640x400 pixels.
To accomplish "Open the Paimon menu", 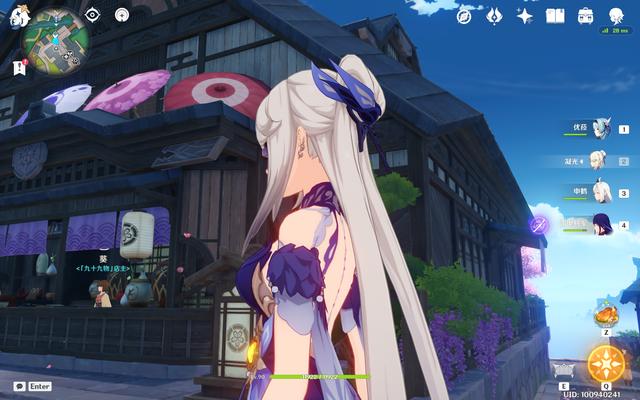I will click(18, 17).
